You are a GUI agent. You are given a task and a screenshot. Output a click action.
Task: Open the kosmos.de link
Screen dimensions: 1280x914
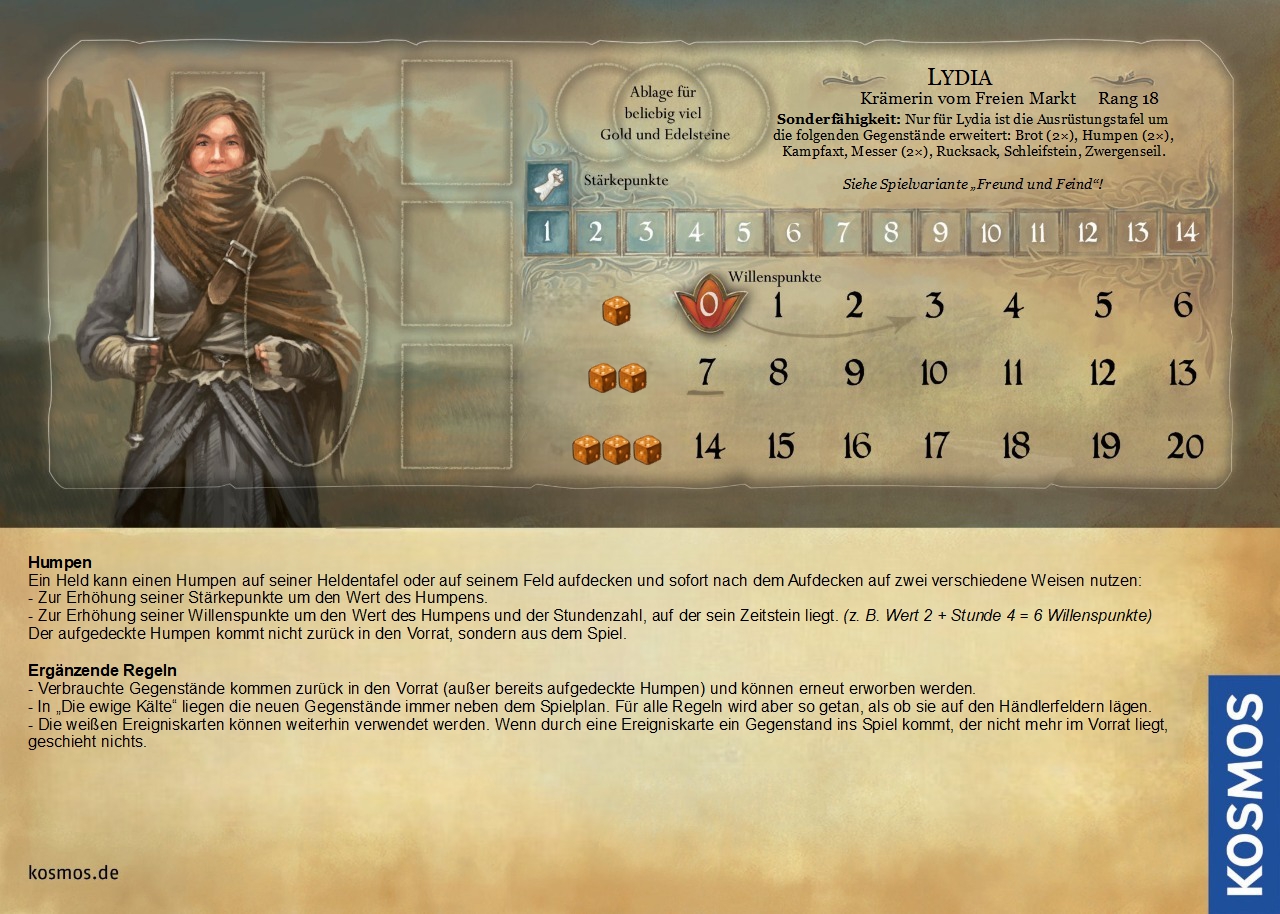coord(74,873)
